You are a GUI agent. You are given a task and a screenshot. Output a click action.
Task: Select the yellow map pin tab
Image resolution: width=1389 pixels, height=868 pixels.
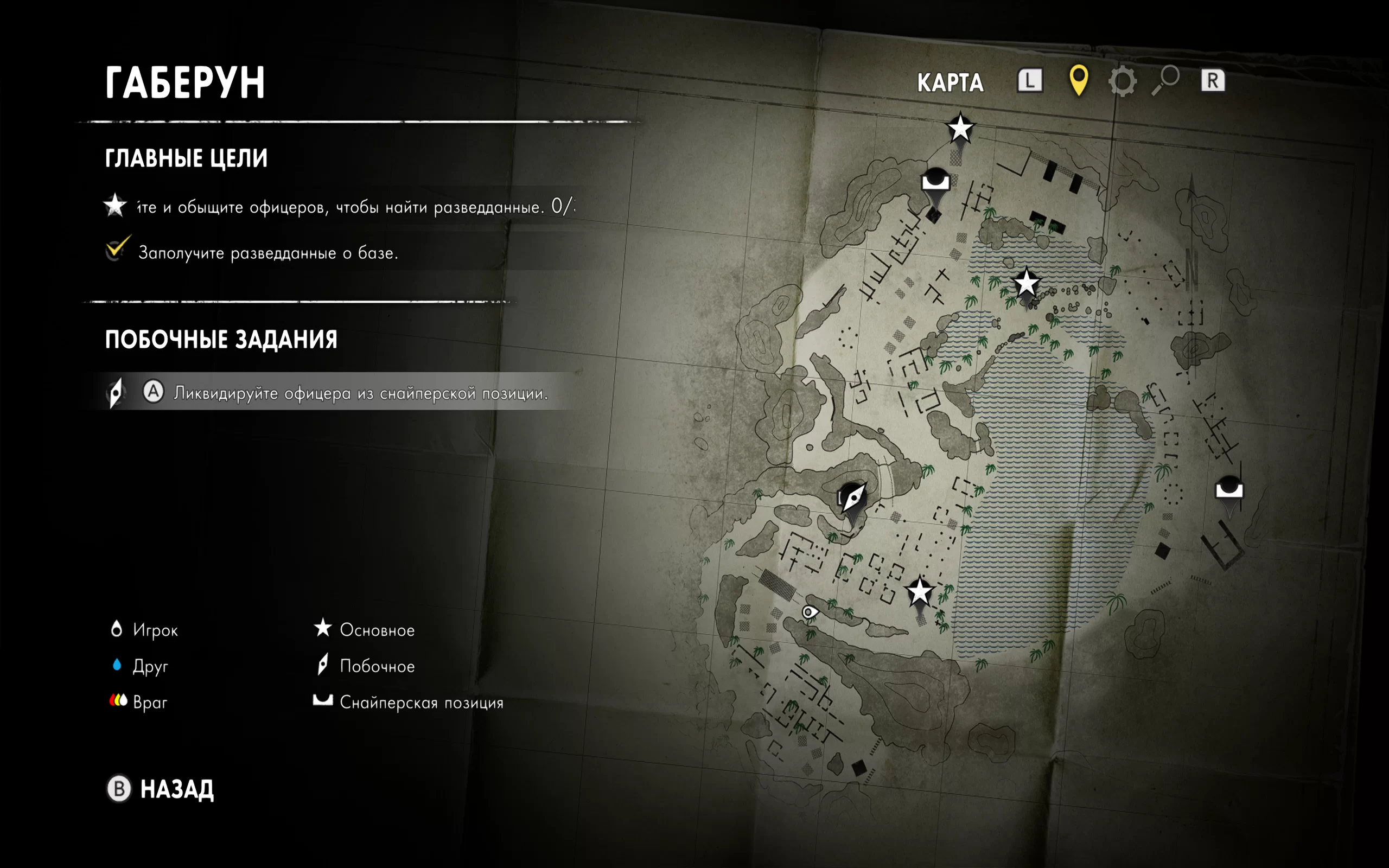1079,80
